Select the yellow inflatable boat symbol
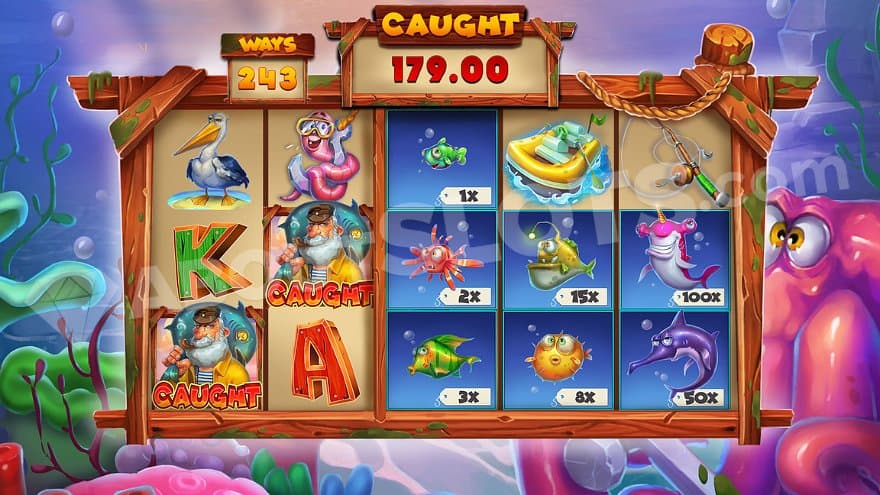This screenshot has height=495, width=880. [x=558, y=158]
